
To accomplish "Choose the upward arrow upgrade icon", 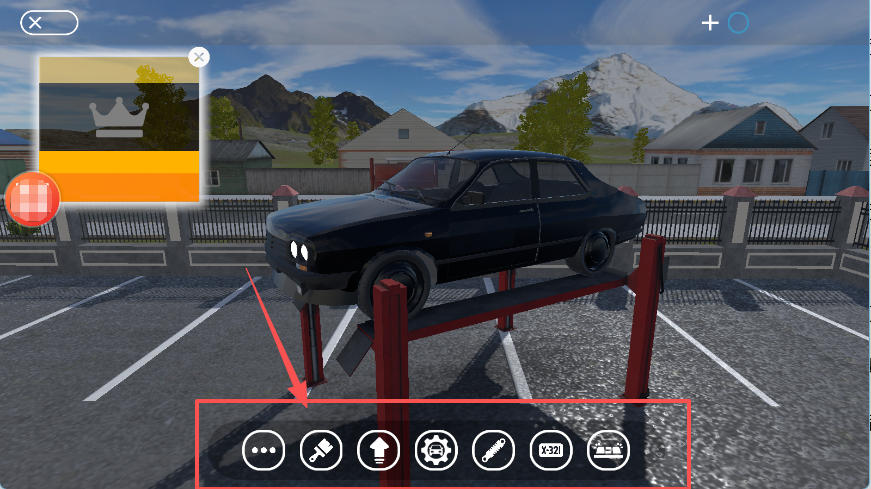I will coord(378,451).
